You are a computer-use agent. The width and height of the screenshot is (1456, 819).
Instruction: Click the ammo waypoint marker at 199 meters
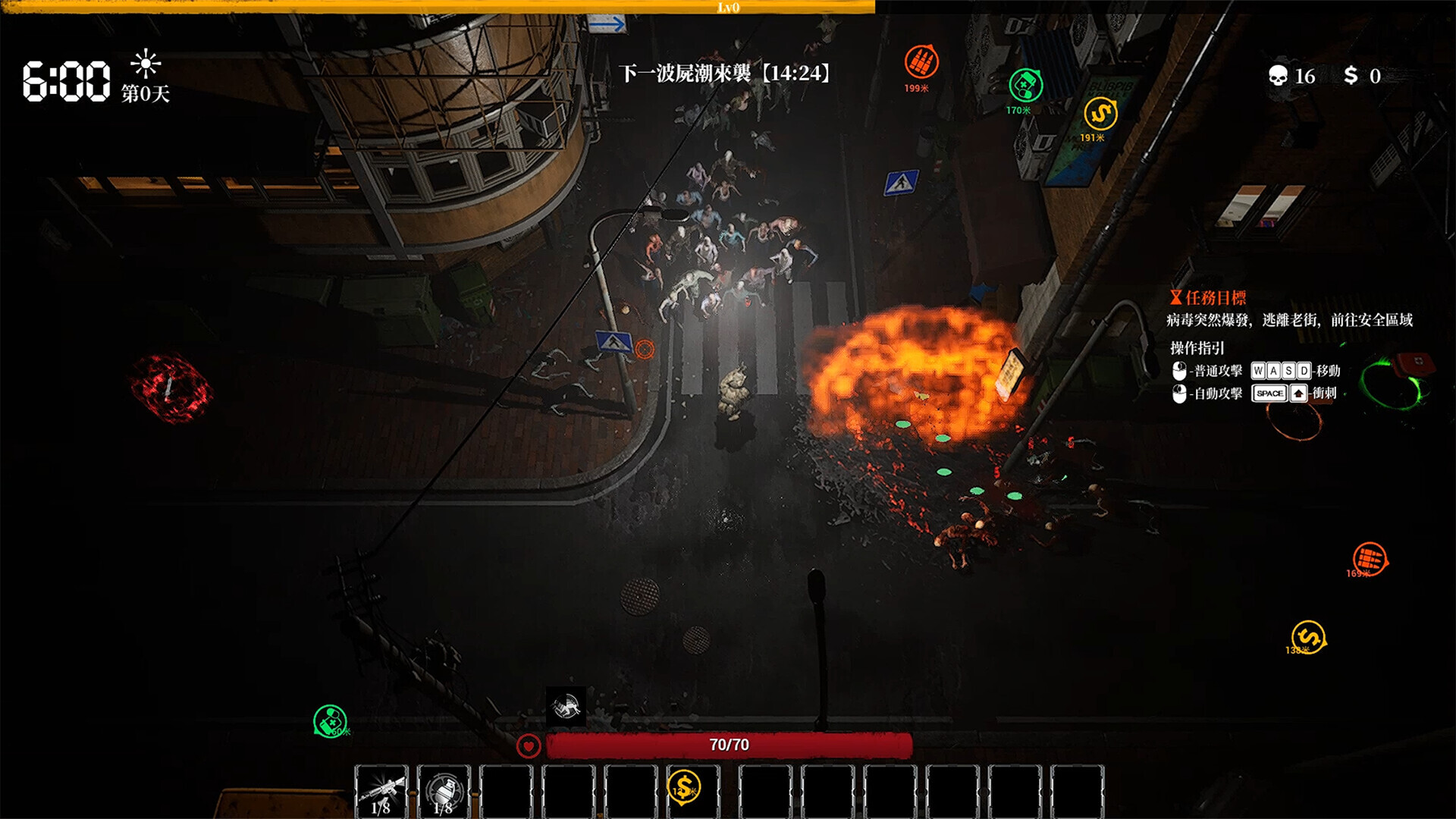[921, 62]
